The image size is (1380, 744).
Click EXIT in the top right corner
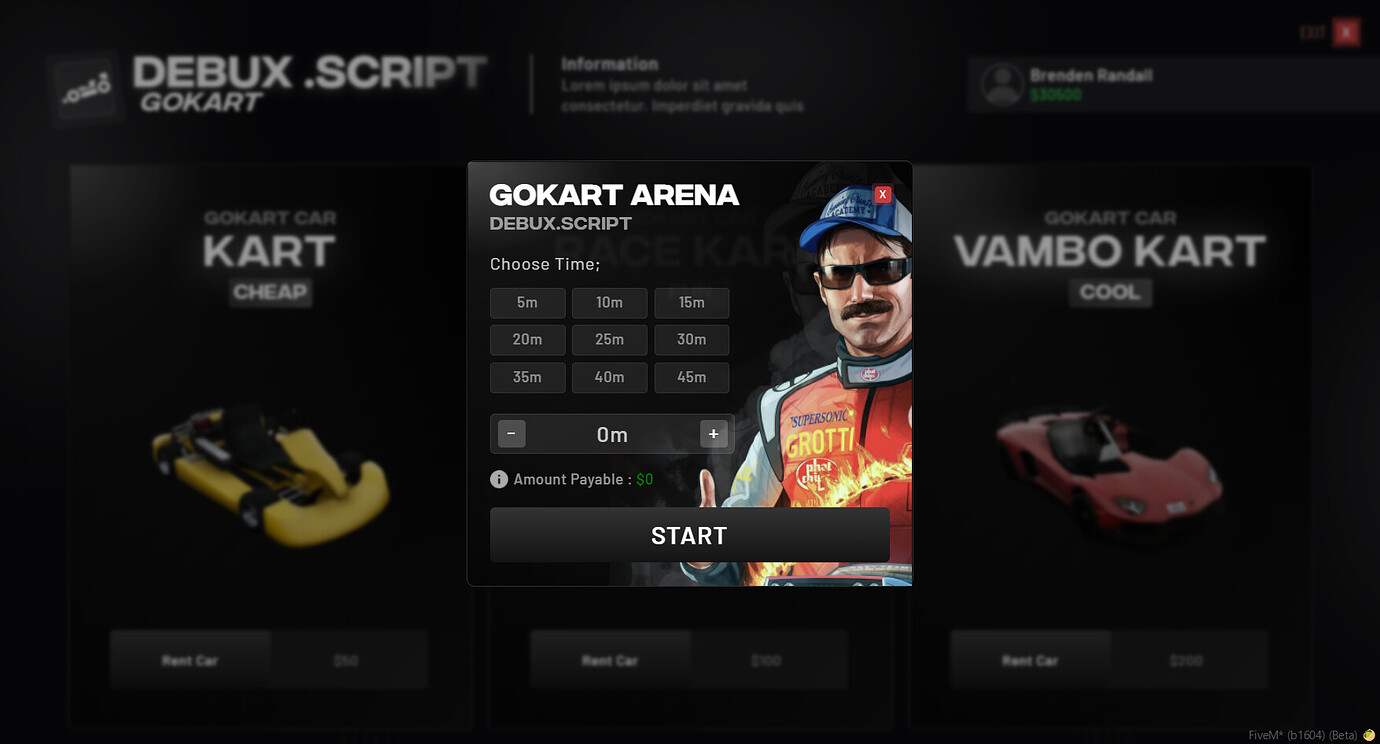pyautogui.click(x=1312, y=30)
